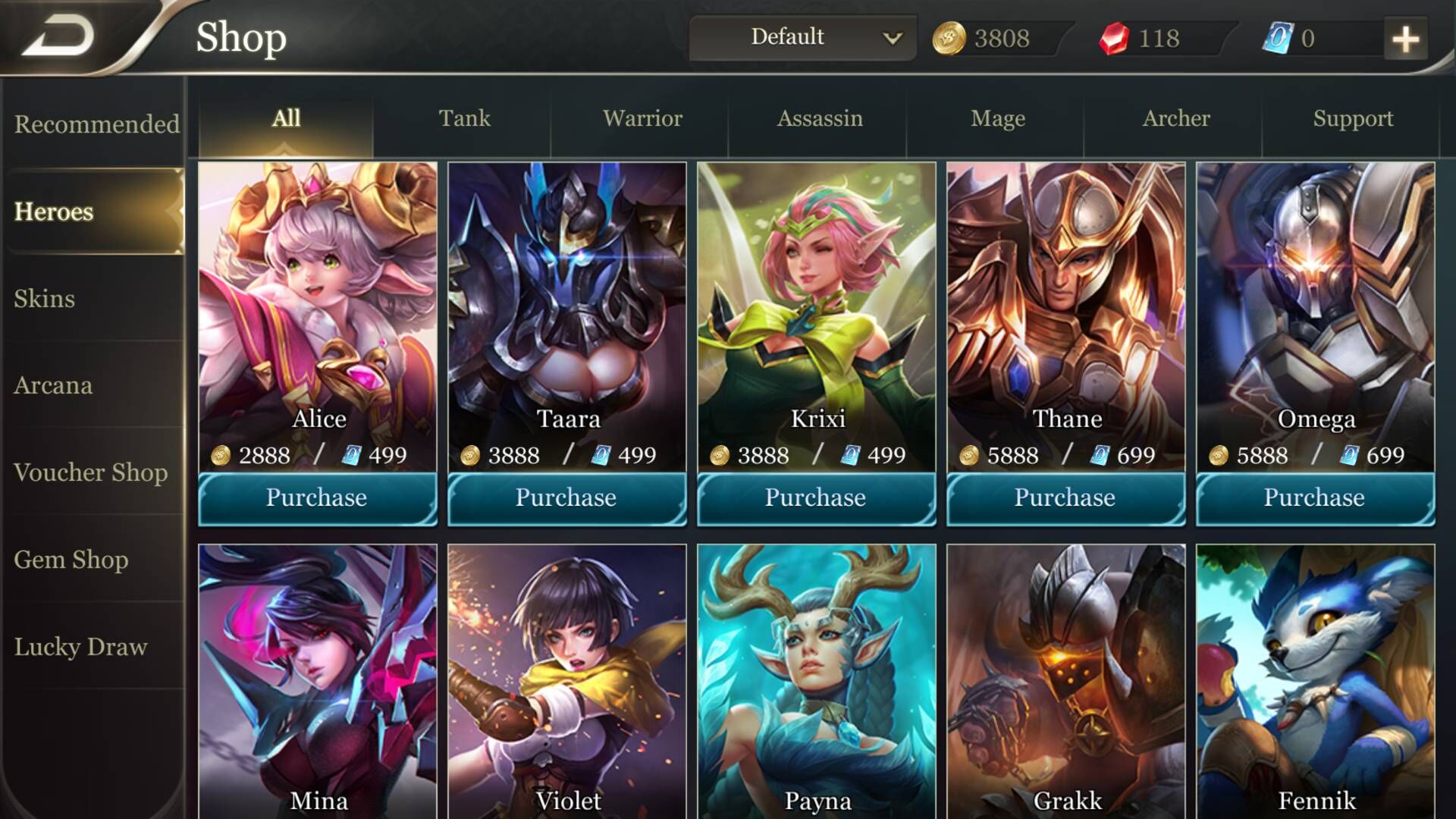Go to the Arcana section

[x=53, y=385]
